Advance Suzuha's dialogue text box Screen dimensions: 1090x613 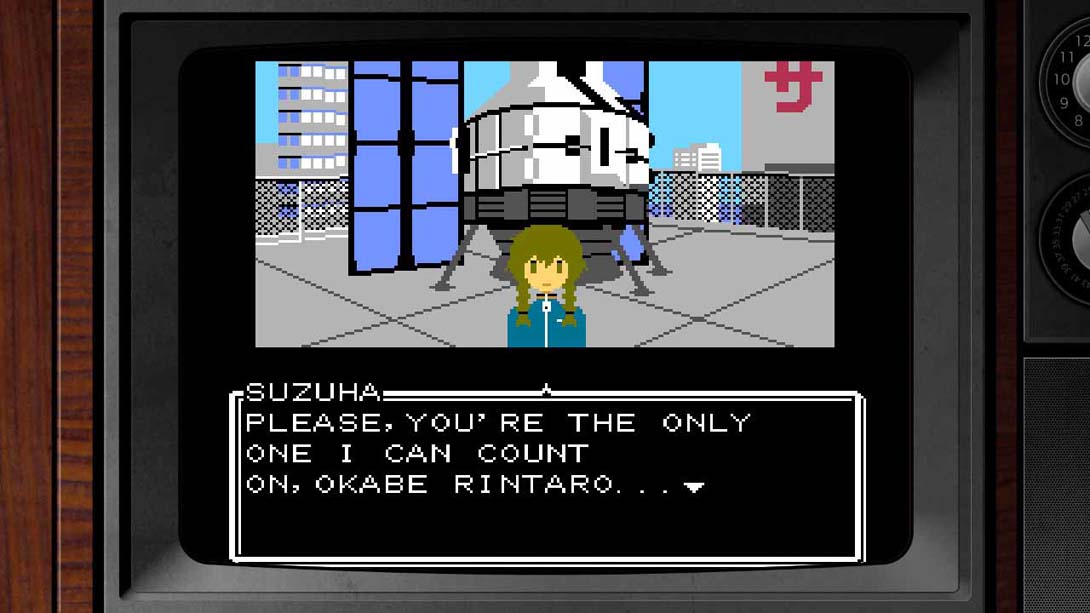[x=546, y=475]
